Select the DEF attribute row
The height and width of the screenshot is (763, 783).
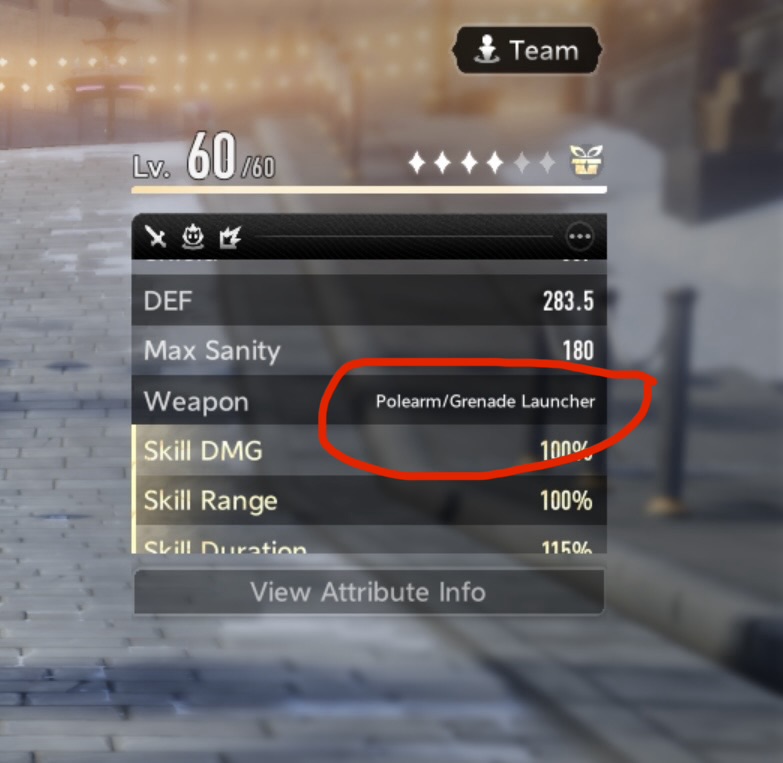click(368, 301)
